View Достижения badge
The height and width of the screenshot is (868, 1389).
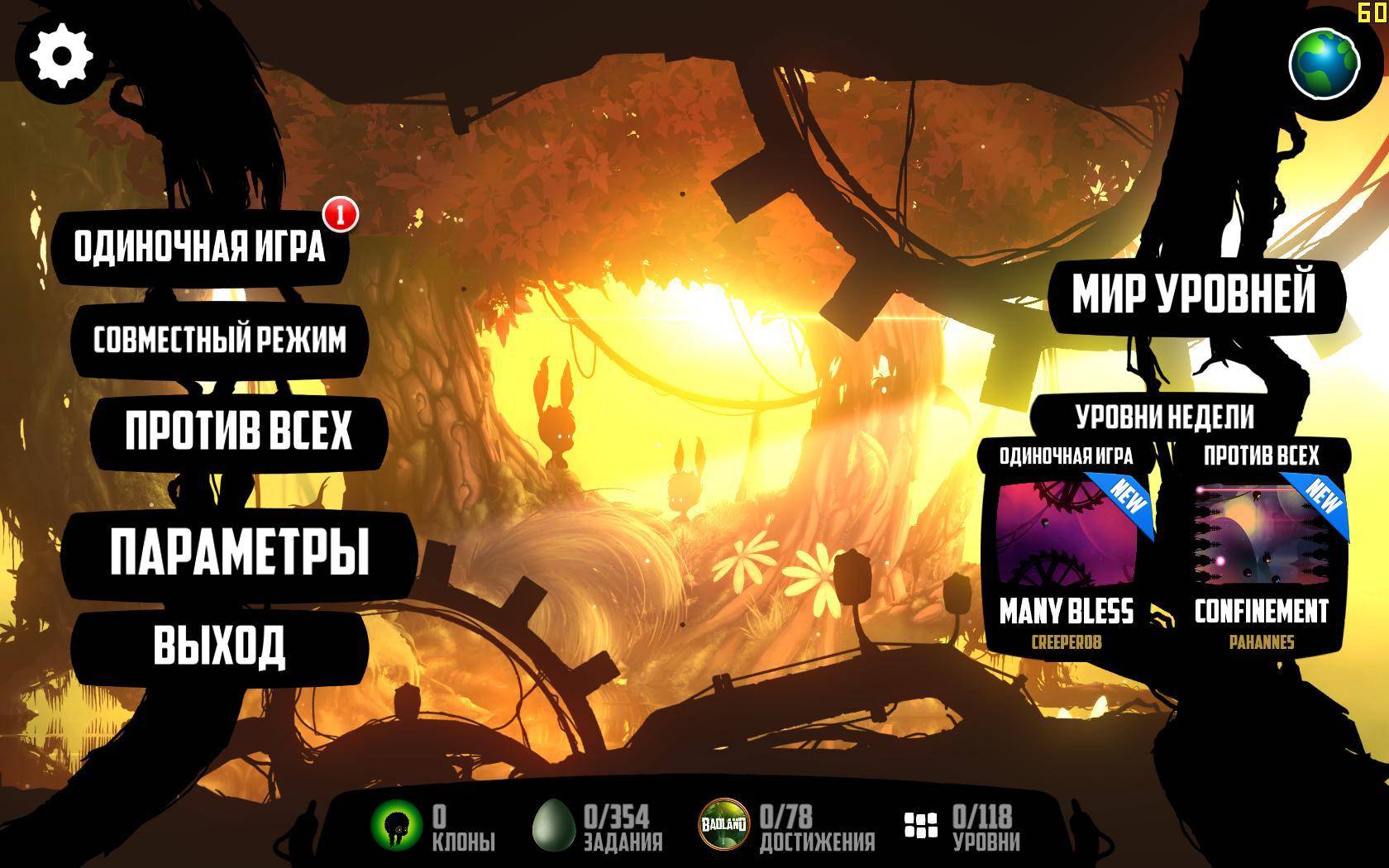[x=724, y=825]
